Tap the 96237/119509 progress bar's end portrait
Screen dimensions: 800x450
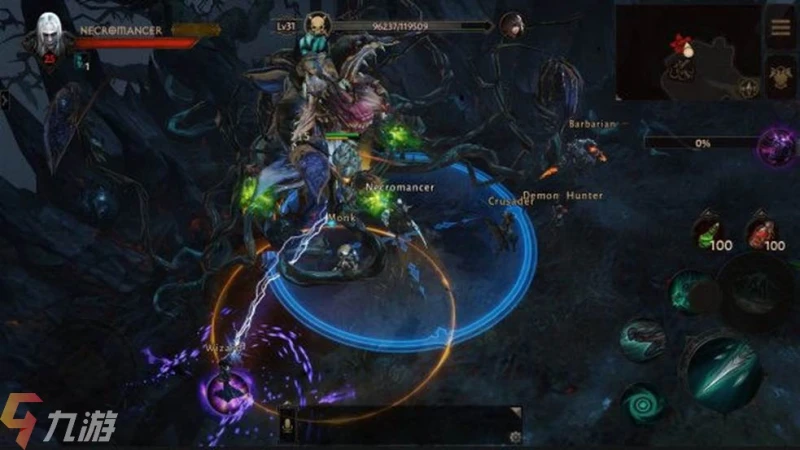point(512,25)
